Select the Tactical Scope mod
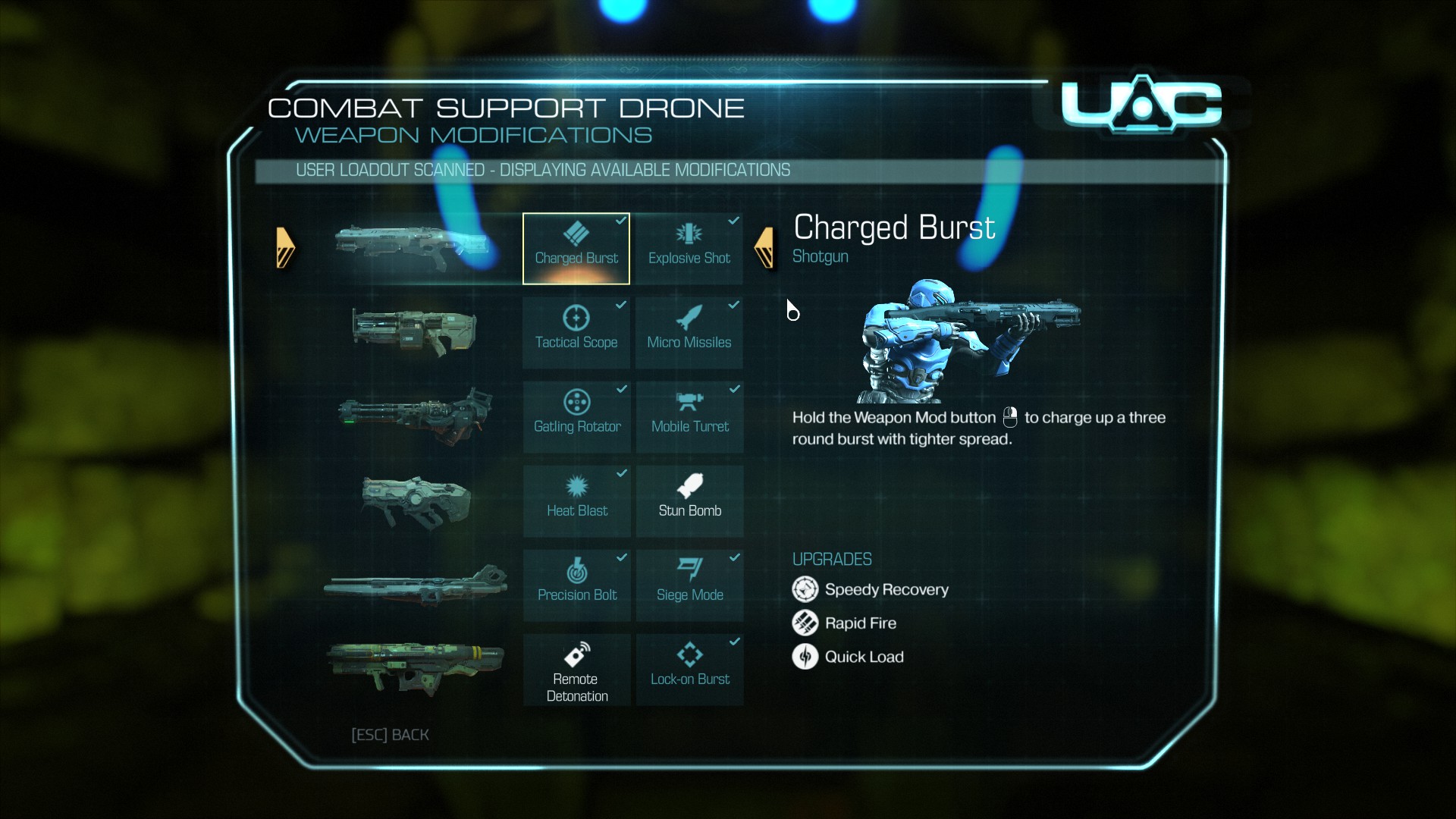 click(576, 333)
